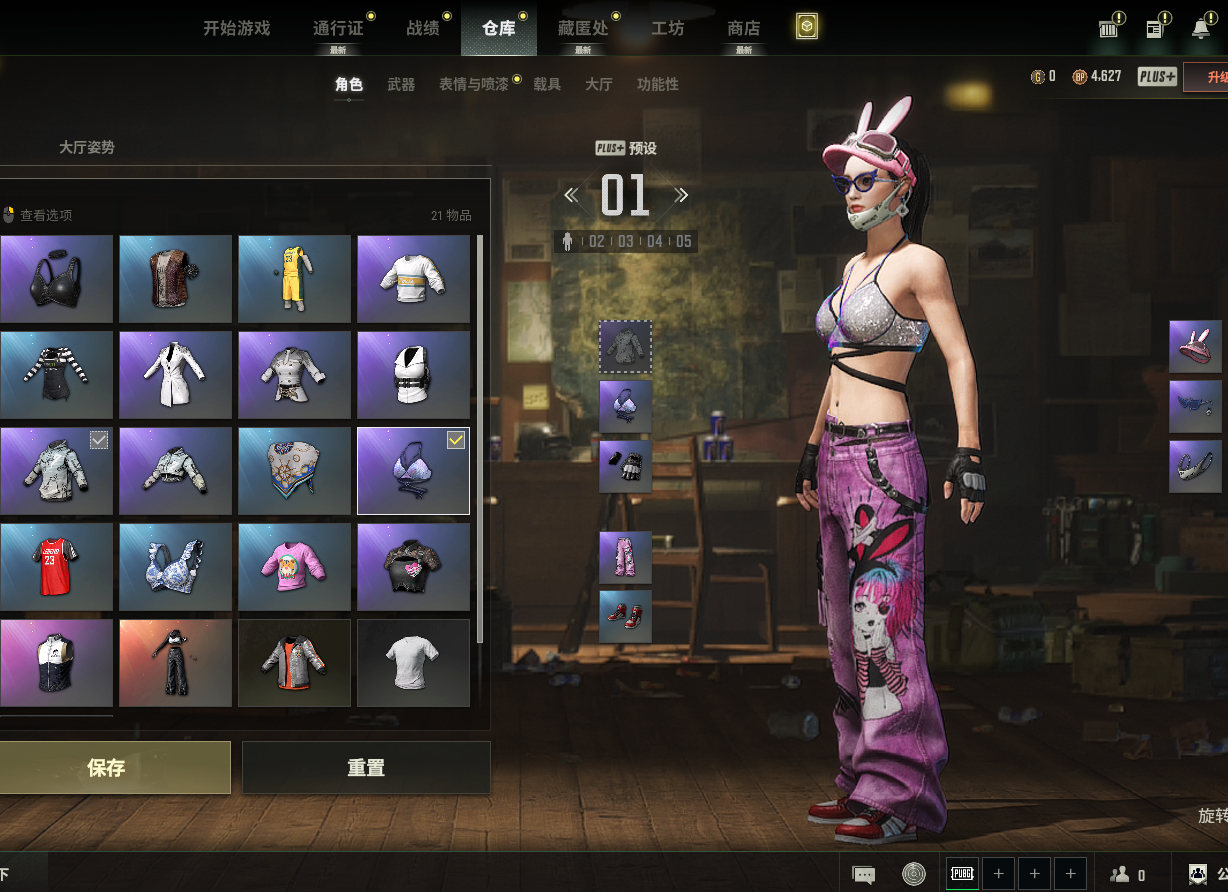Open the 表情与喷漆 tab
This screenshot has width=1228, height=892.
tap(473, 85)
